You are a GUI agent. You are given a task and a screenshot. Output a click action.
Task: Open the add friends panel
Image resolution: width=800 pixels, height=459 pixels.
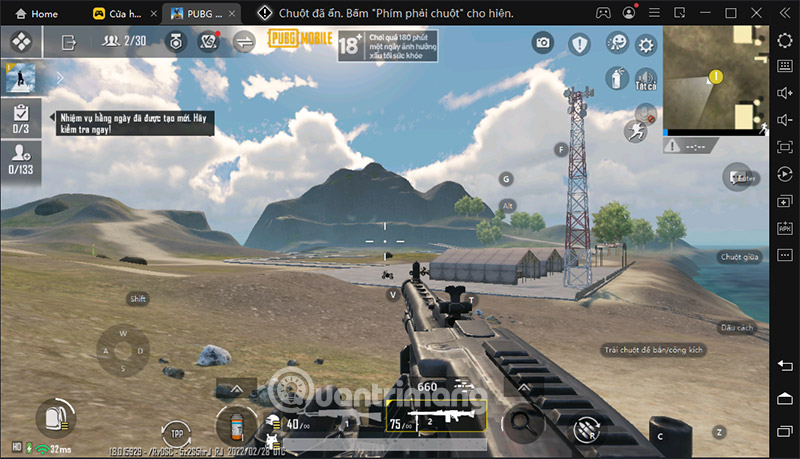(x=20, y=158)
